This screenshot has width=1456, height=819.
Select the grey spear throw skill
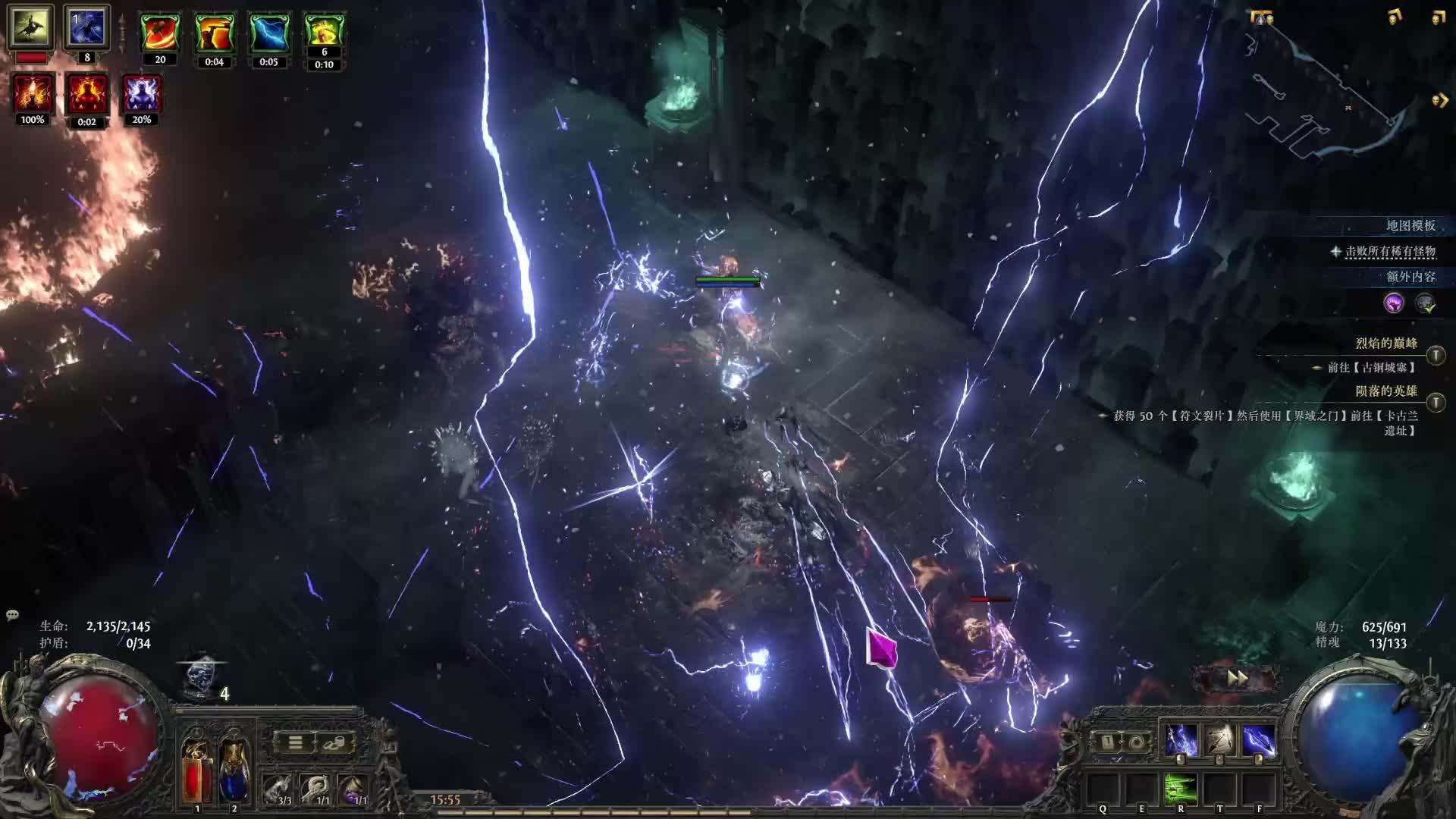click(x=1219, y=740)
